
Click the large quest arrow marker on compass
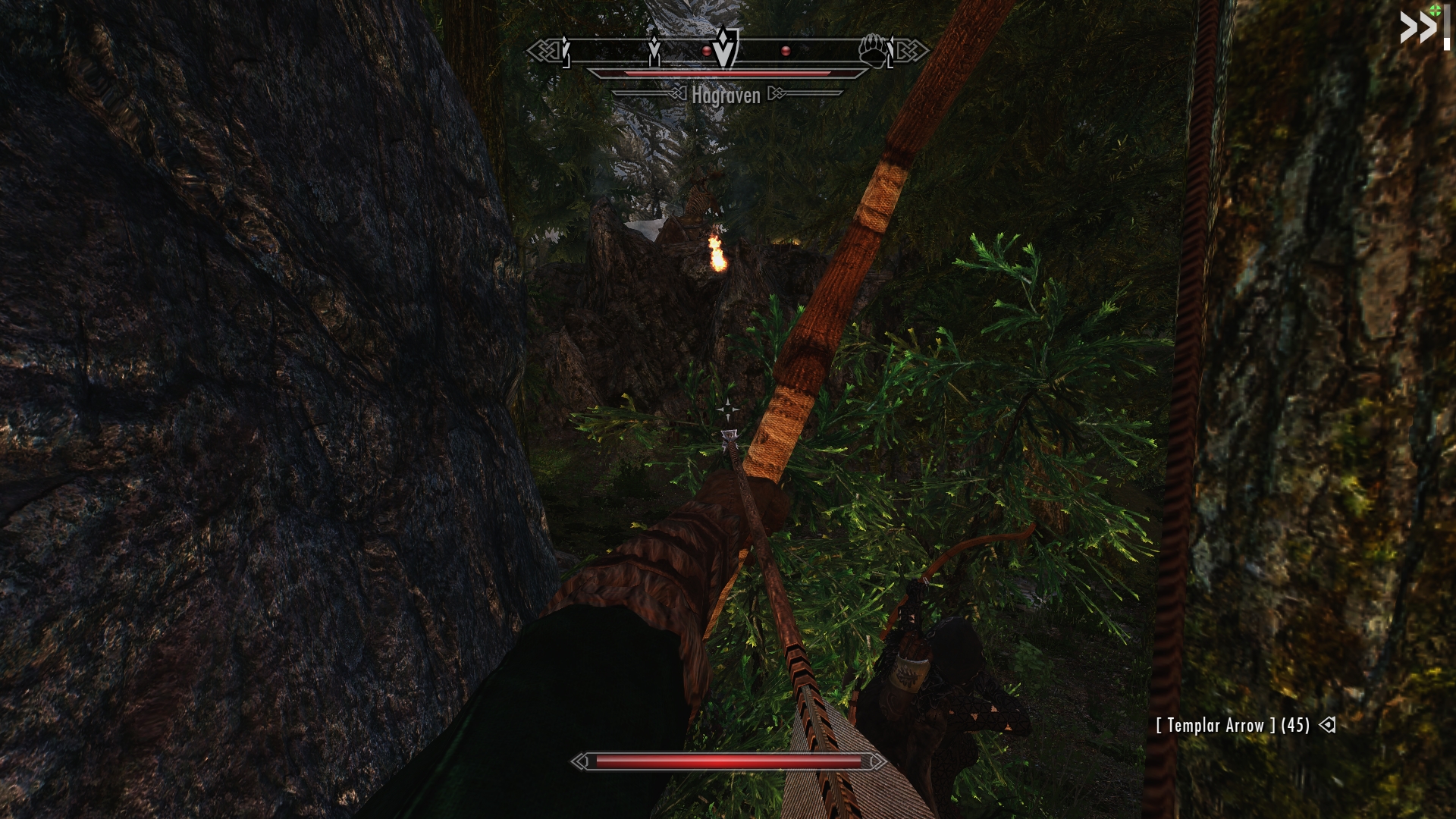click(x=726, y=47)
